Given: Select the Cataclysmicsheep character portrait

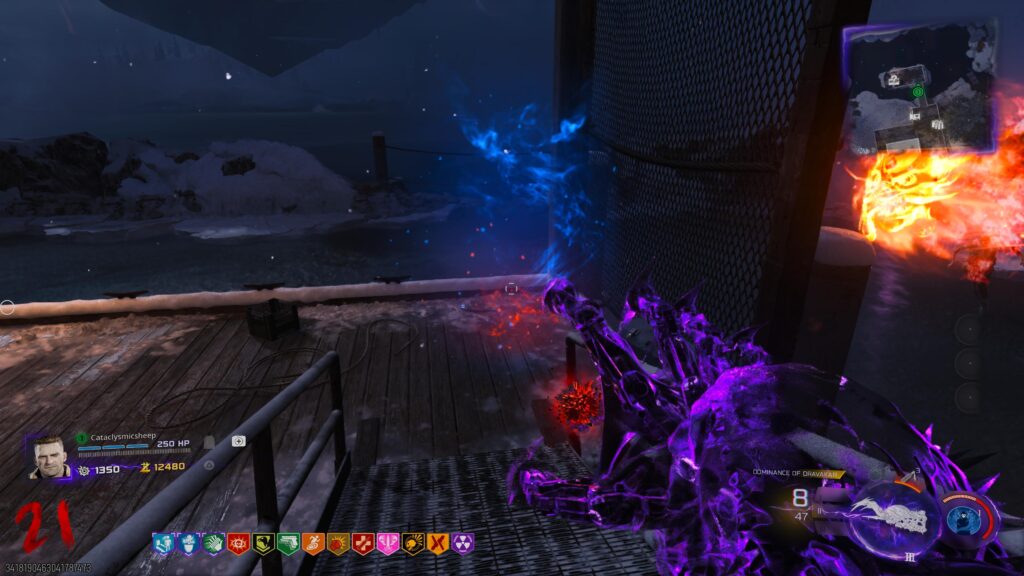Looking at the screenshot, I should pos(50,457).
